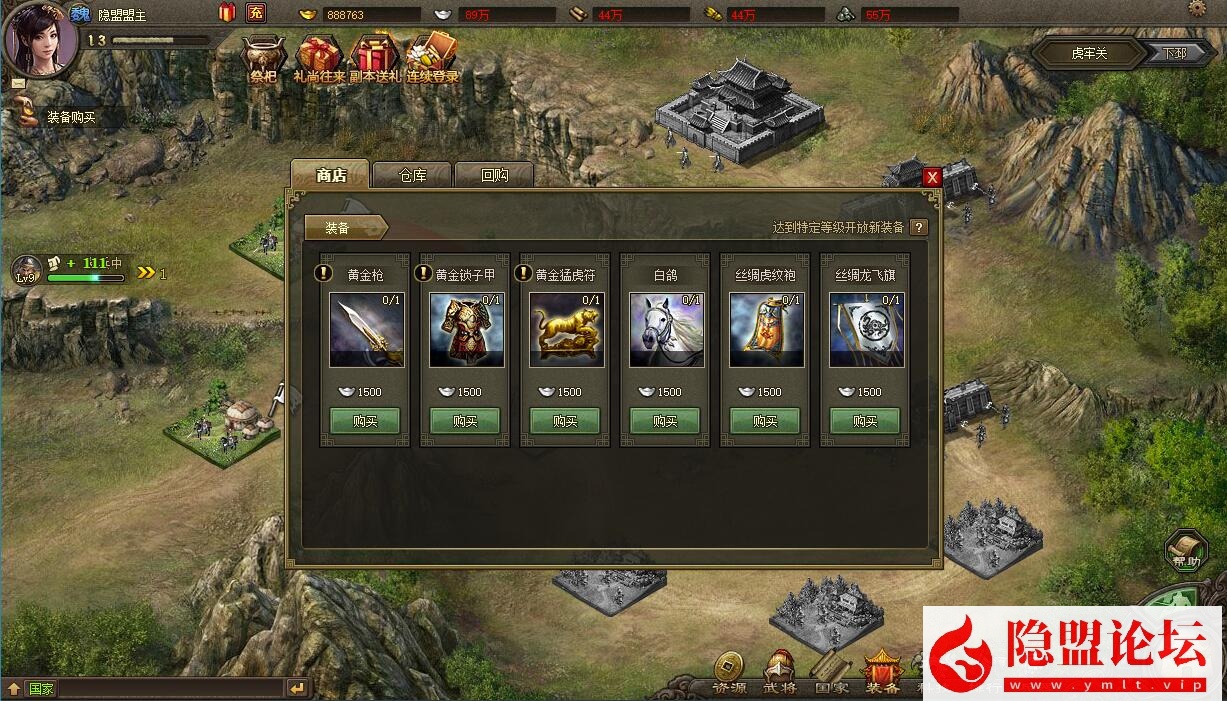Viewport: 1227px width, 701px height.
Task: Buy the 黄金枪 golden spear
Action: coord(365,421)
